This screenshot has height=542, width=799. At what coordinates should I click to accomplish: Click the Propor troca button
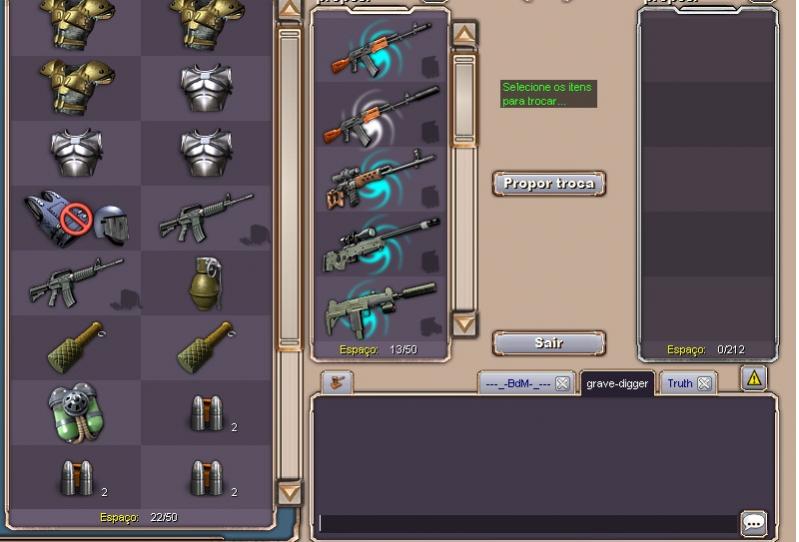pyautogui.click(x=549, y=184)
